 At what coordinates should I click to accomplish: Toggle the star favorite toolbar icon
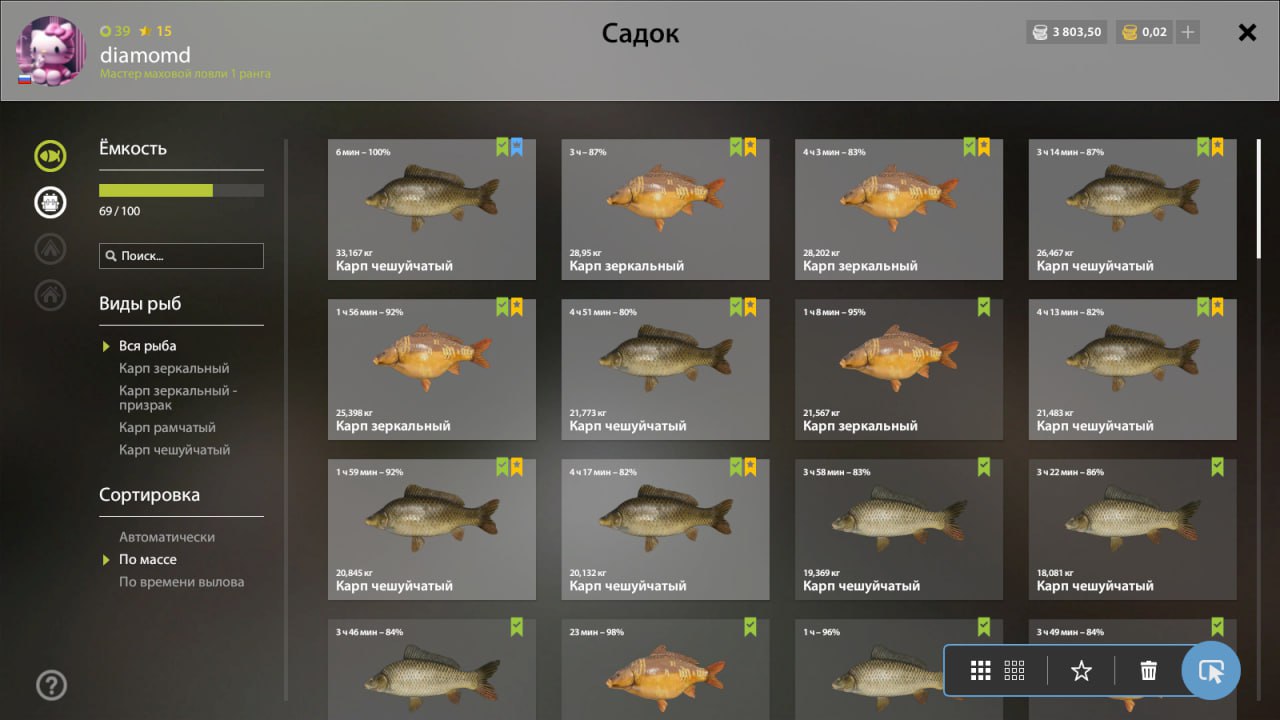(x=1081, y=671)
